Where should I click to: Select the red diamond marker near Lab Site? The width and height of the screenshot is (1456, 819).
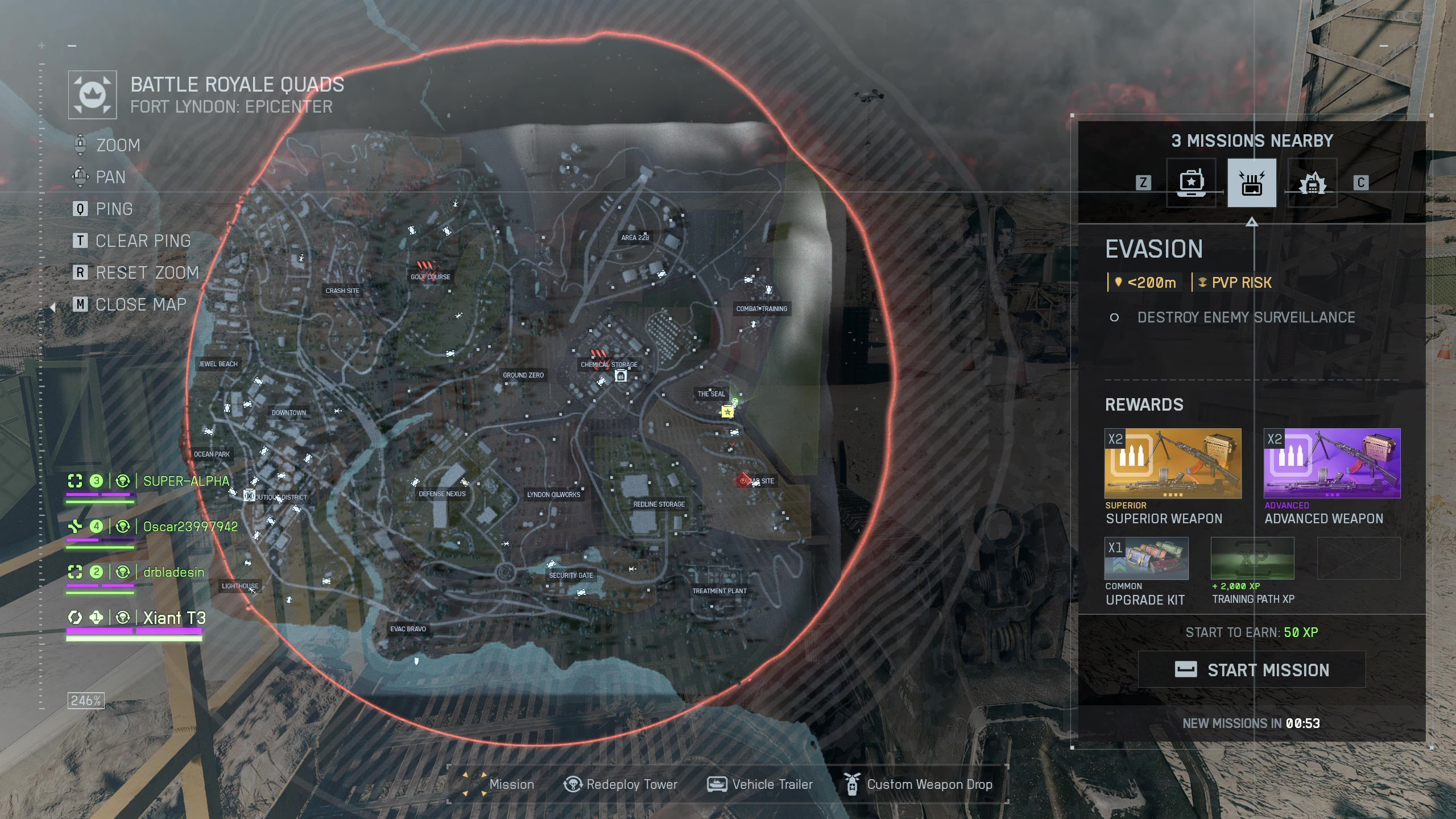point(743,481)
